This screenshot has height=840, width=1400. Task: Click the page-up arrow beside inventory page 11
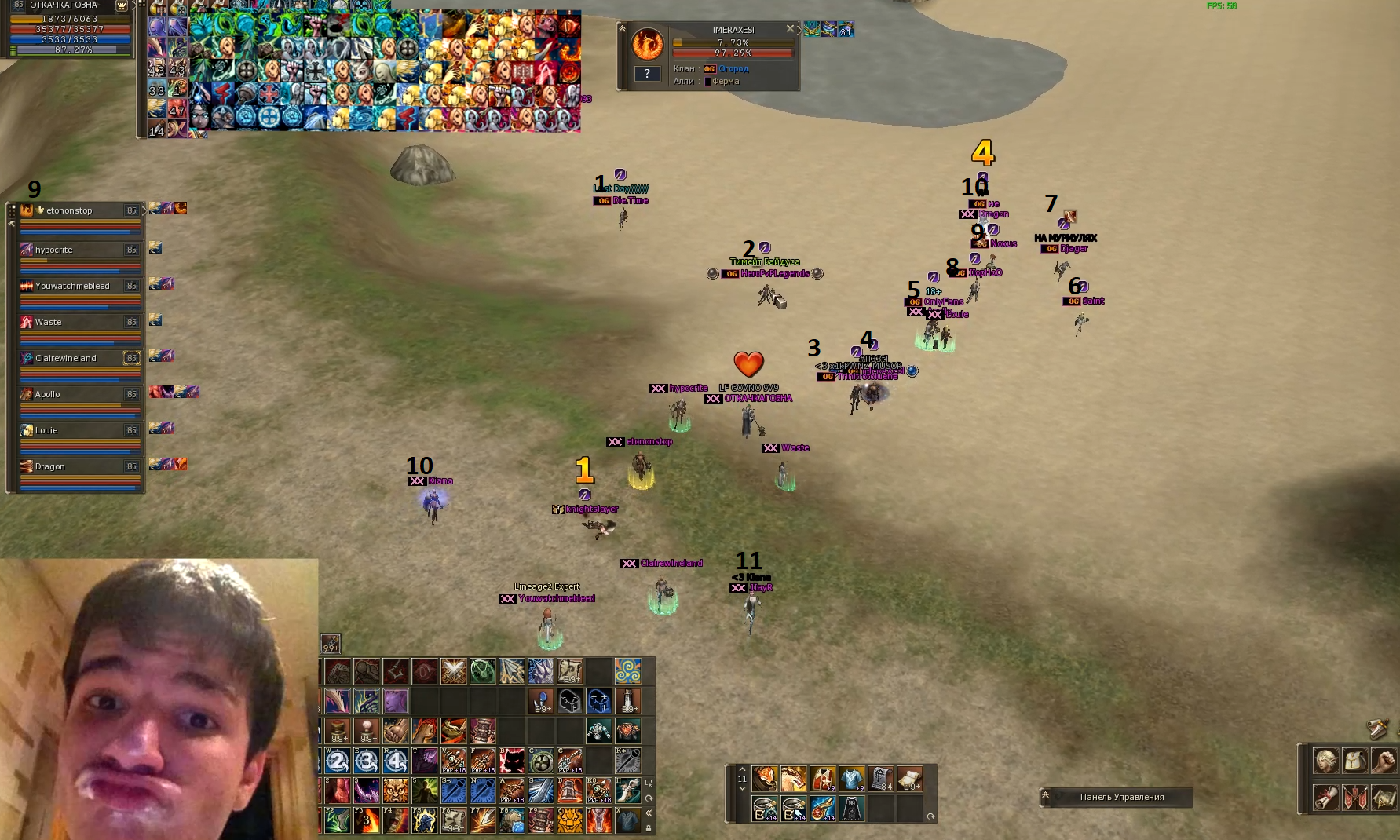pos(743,769)
